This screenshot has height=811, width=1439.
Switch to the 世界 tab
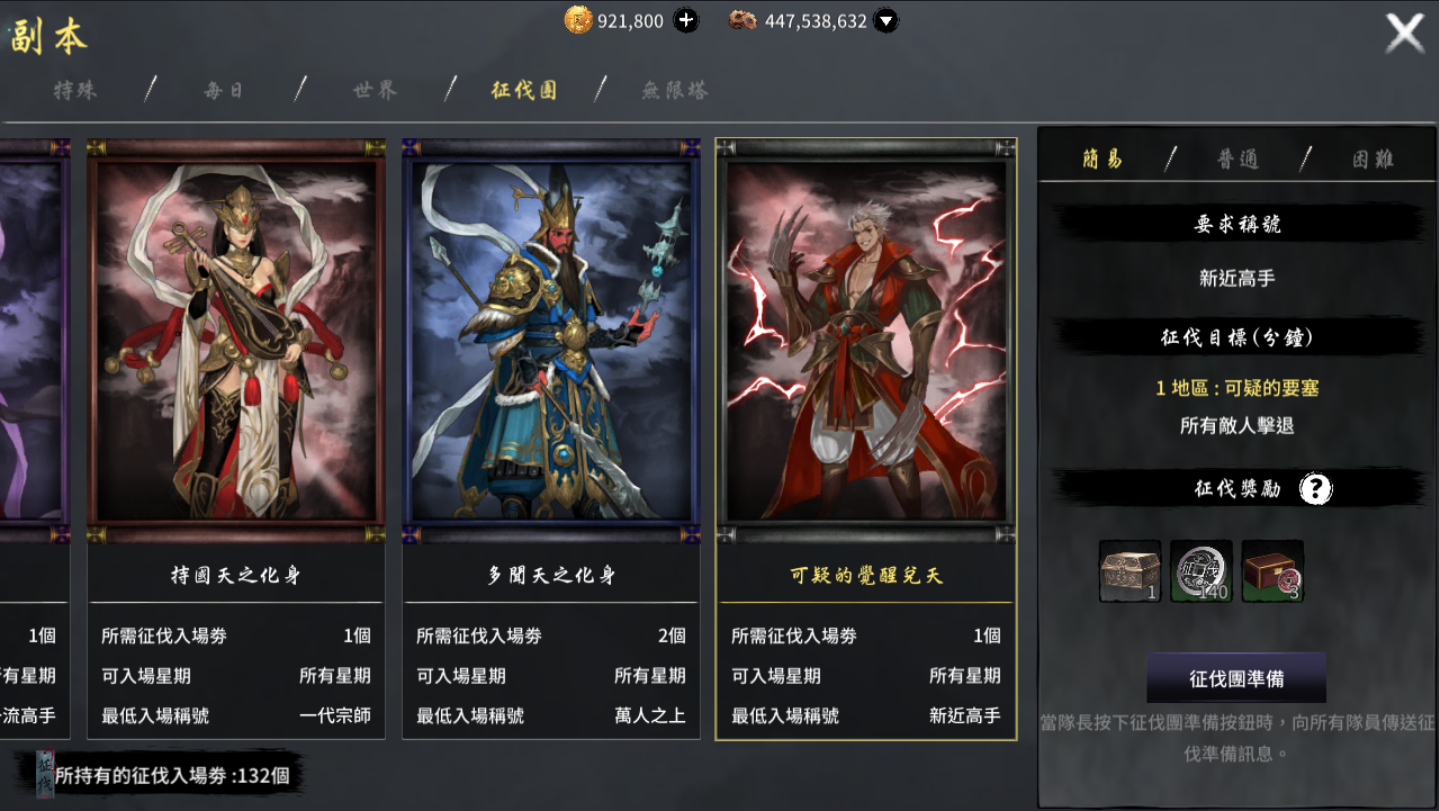point(375,90)
